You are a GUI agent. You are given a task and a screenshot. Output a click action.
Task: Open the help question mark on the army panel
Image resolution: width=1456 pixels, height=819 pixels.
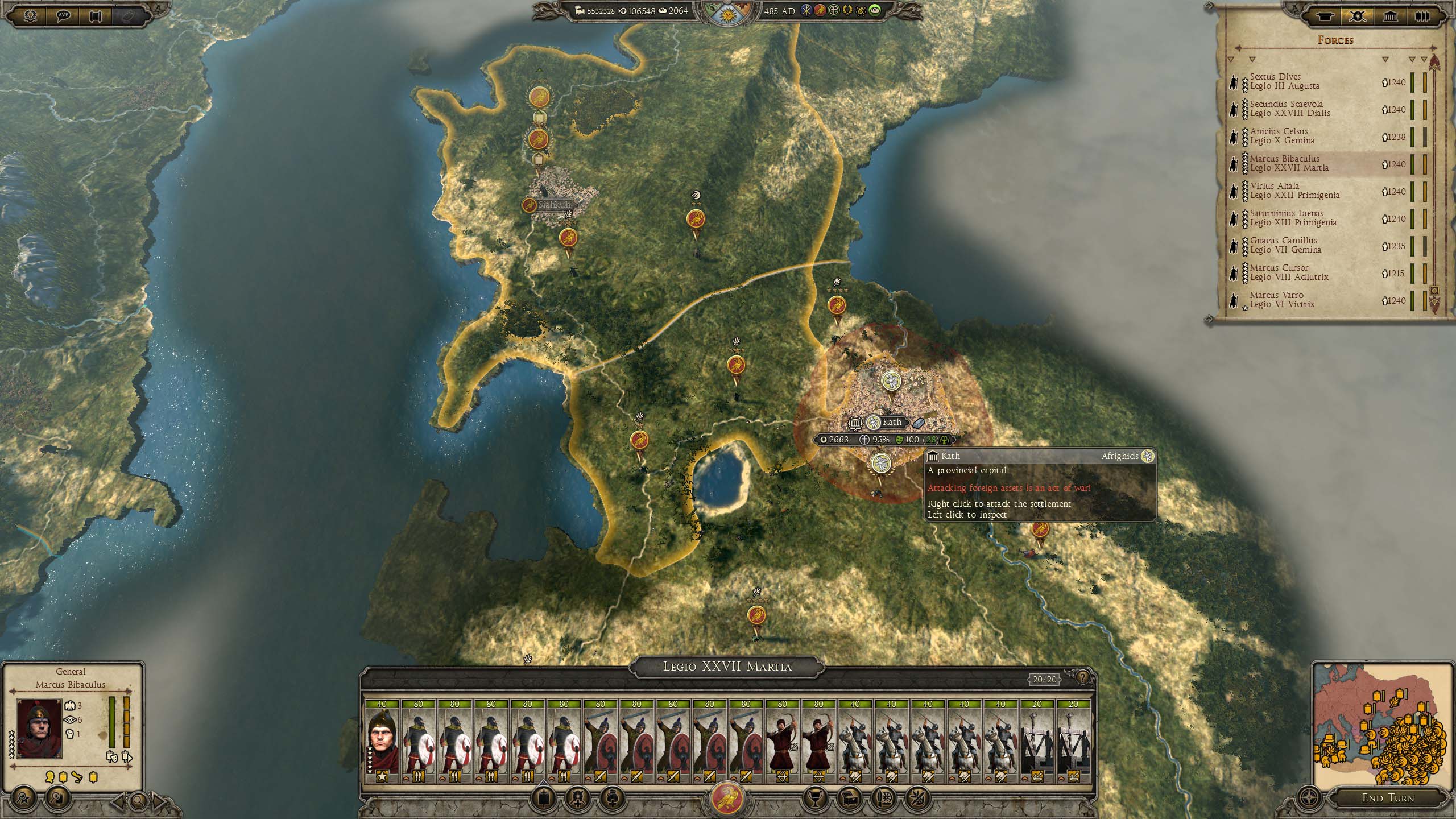(1082, 677)
